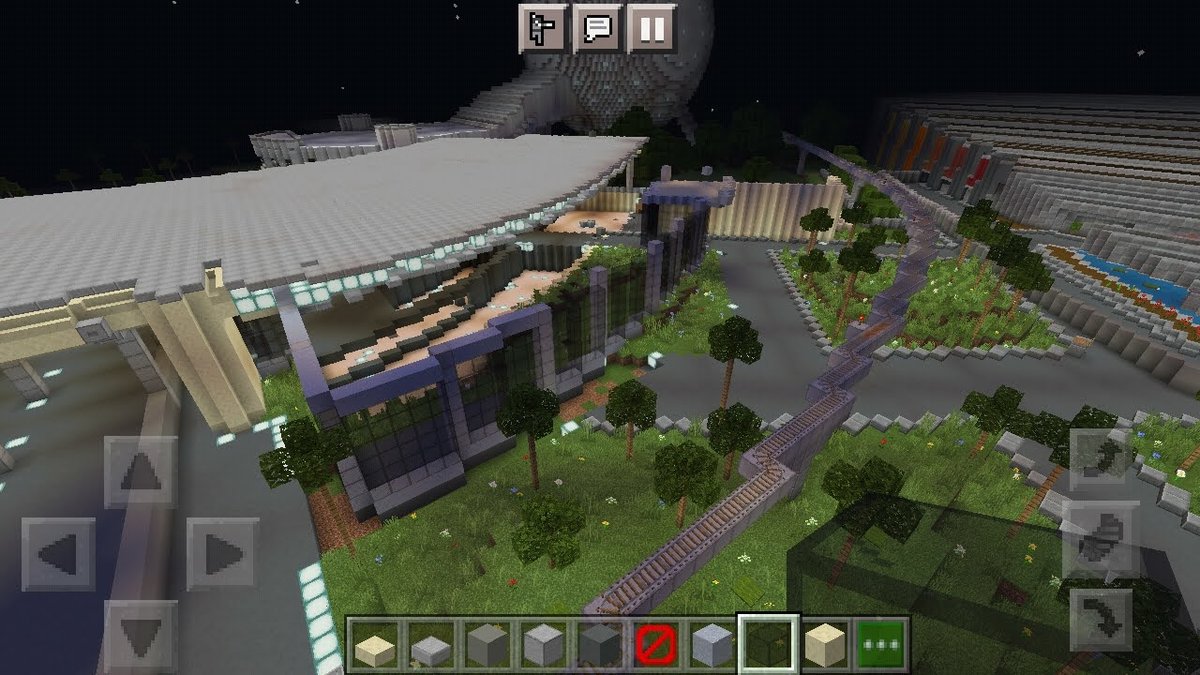The width and height of the screenshot is (1200, 675).
Task: Select the darkest gray block slot
Action: [x=598, y=643]
